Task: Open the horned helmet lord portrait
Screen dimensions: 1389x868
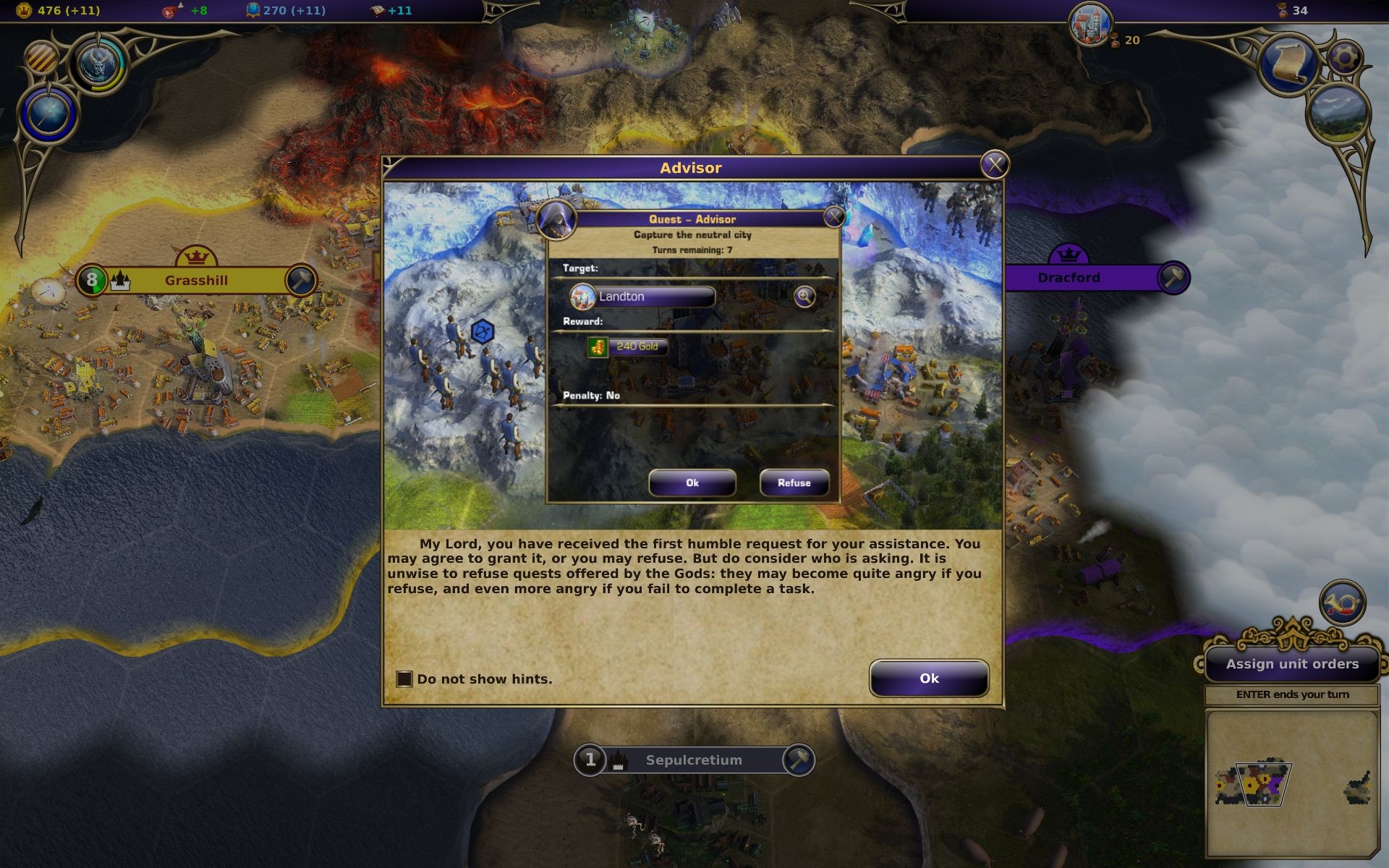Action: point(98,64)
